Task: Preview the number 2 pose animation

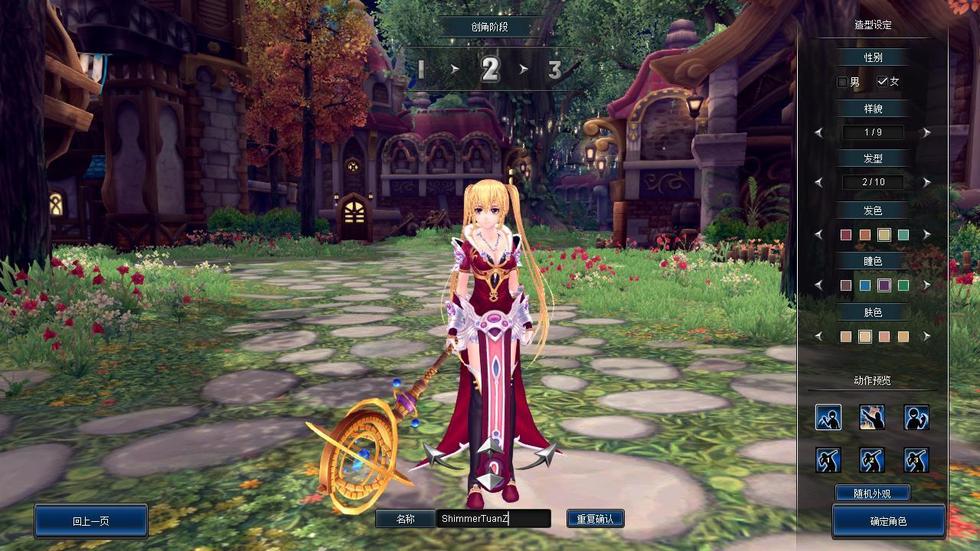Action: 872,460
